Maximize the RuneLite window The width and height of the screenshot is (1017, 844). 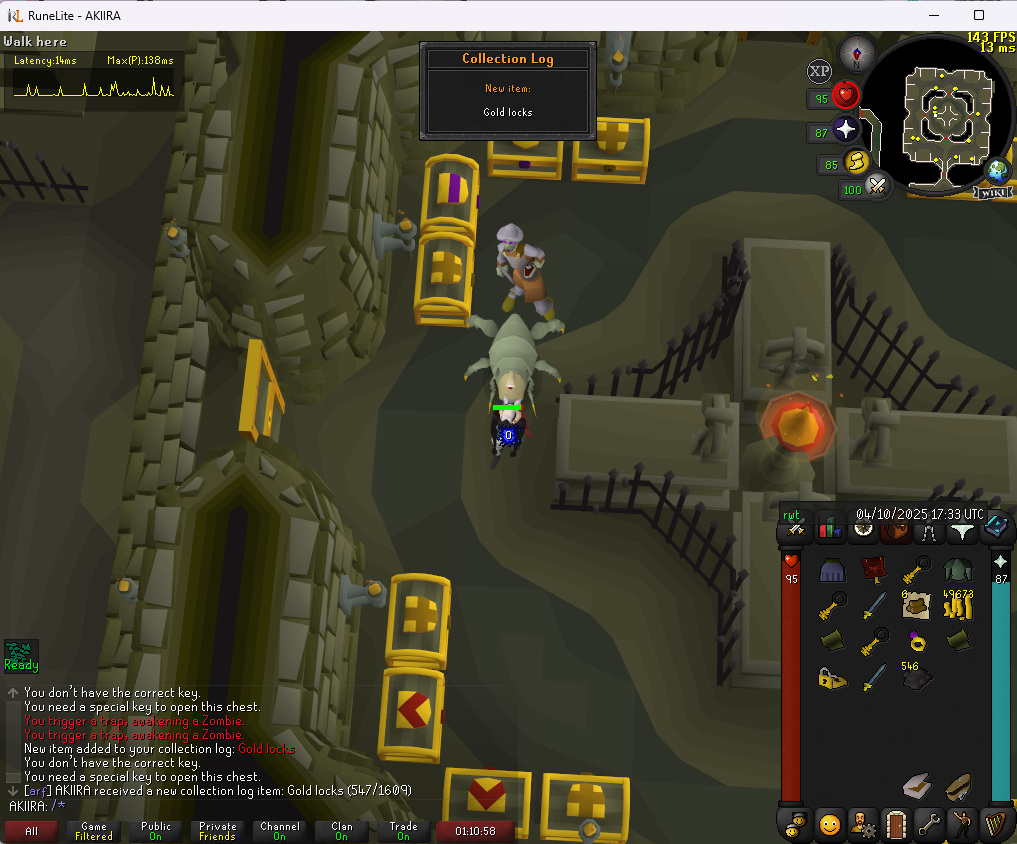point(978,15)
